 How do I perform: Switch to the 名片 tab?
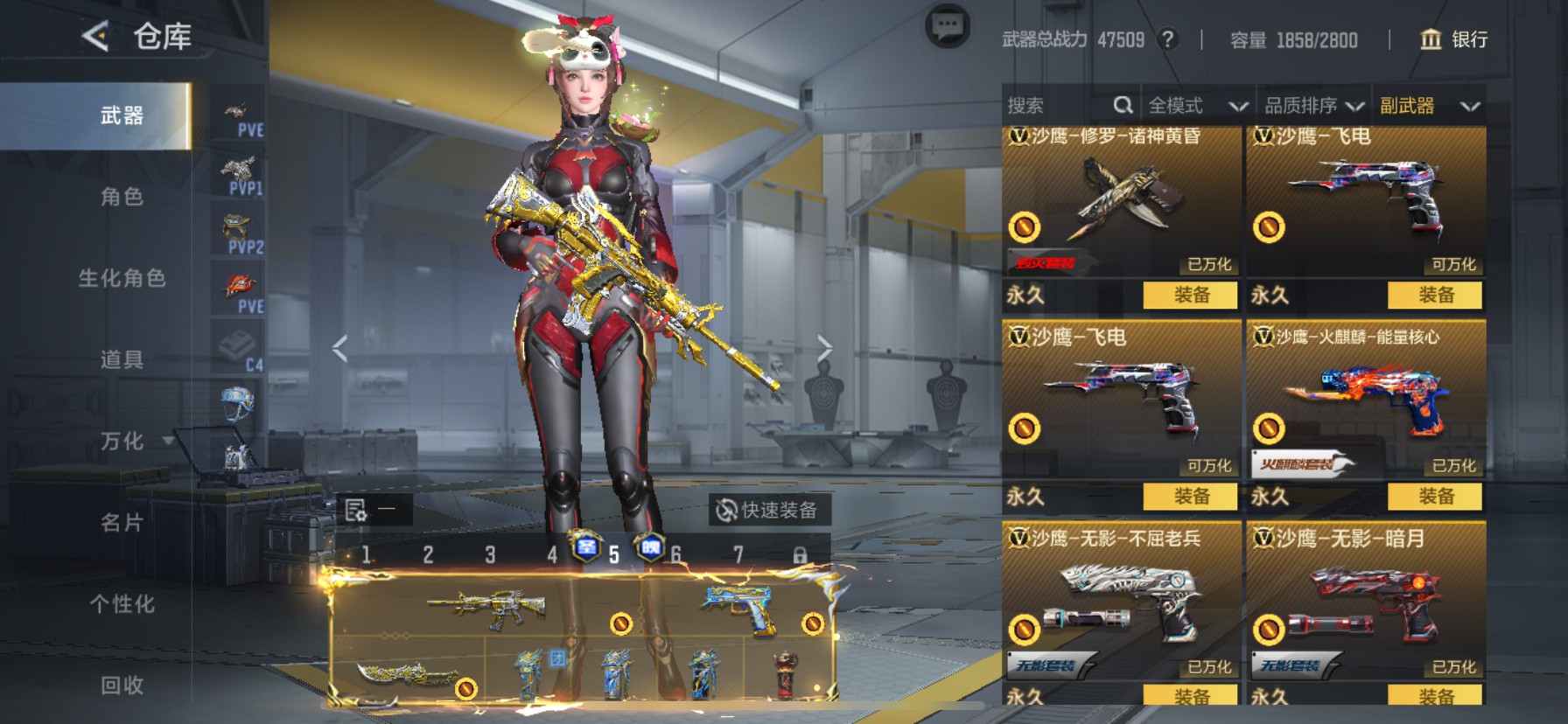click(121, 522)
